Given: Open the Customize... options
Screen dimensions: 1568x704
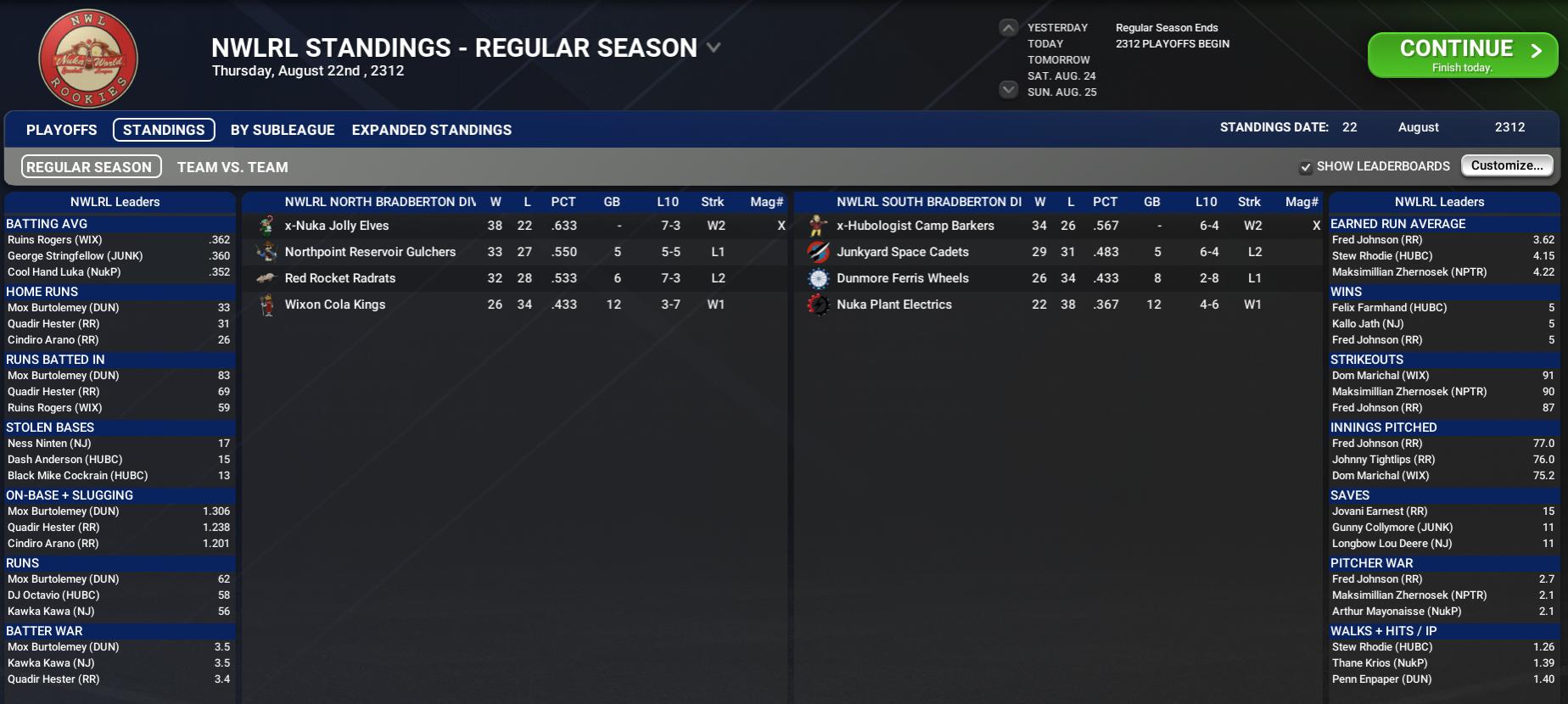Looking at the screenshot, I should [1507, 165].
